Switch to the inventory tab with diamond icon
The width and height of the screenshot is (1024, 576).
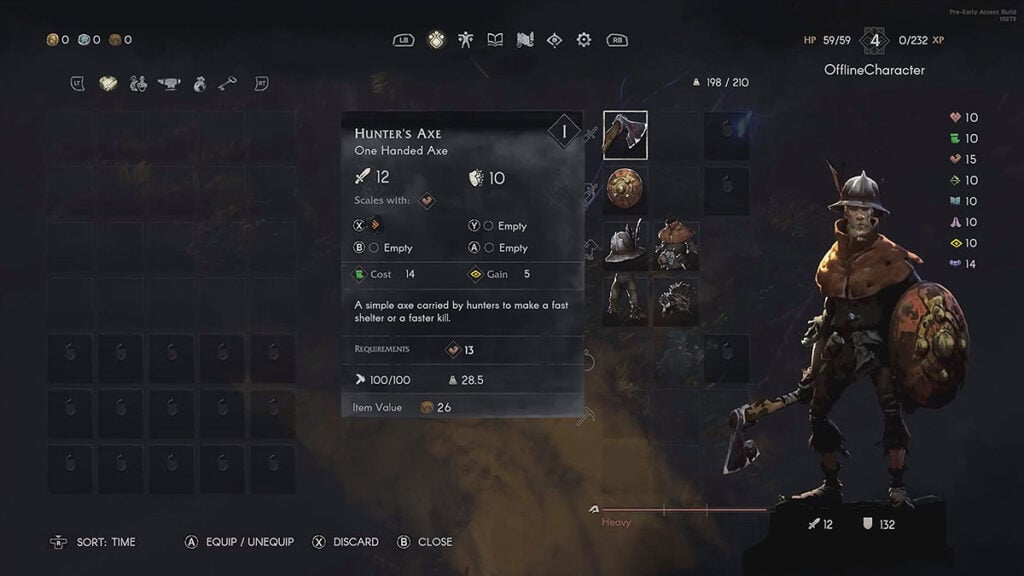tap(435, 40)
